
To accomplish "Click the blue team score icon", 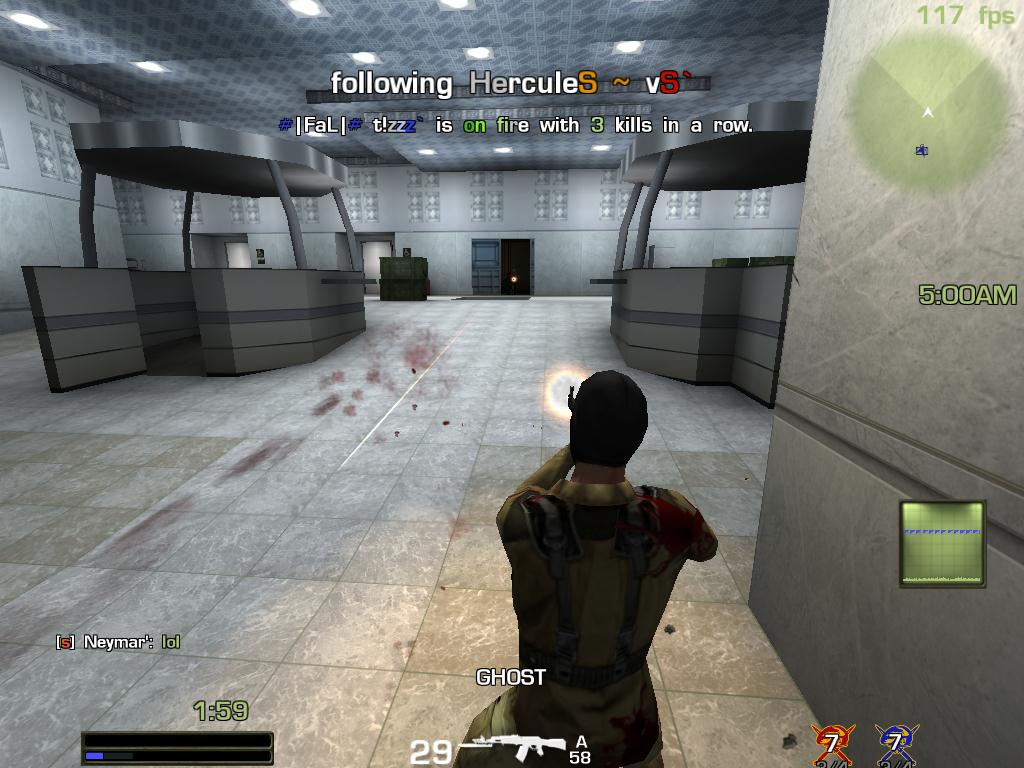I will [x=895, y=743].
